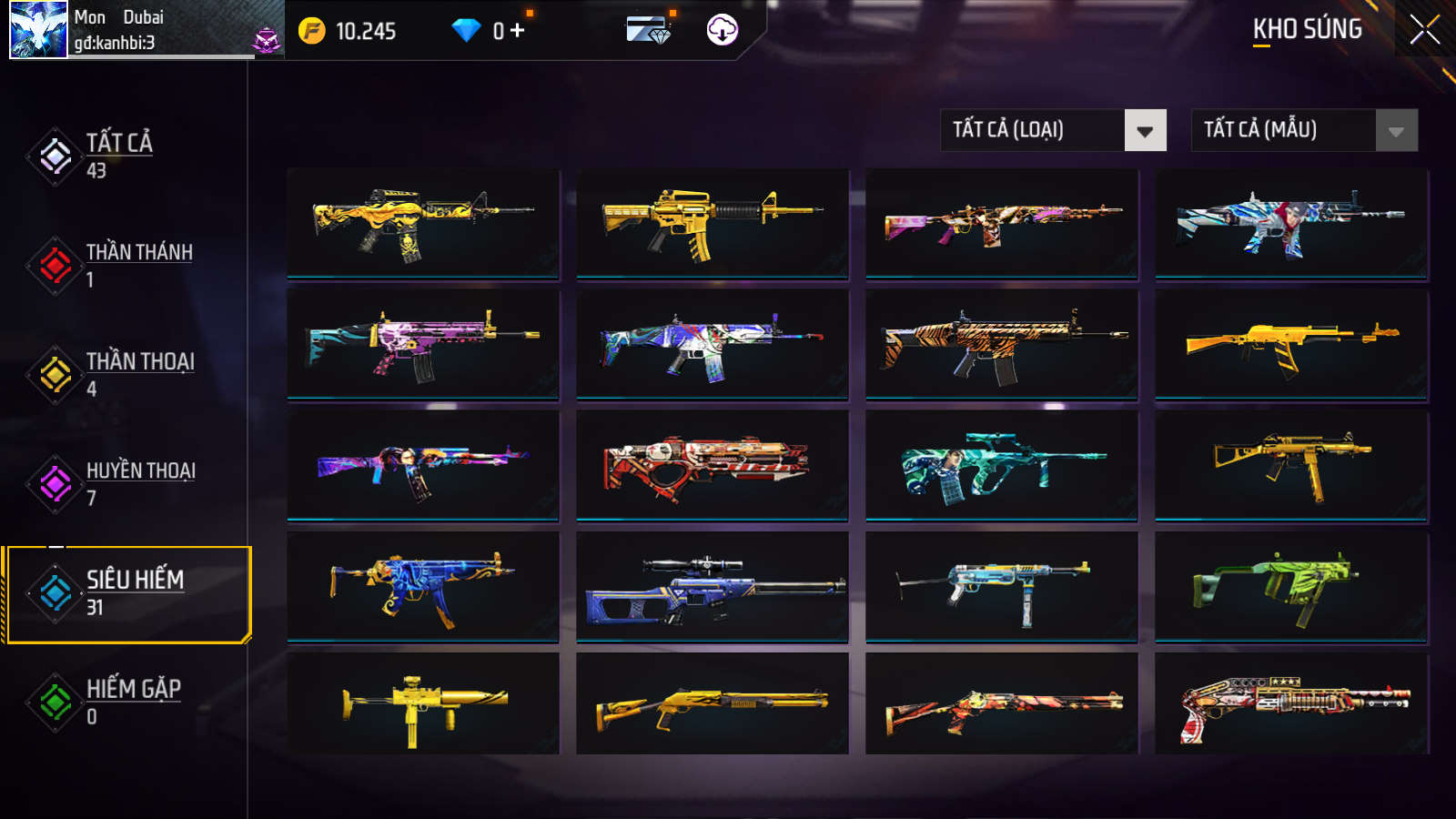Screen dimensions: 1456x819
Task: Select the teal AUG skin with character art
Action: click(x=1001, y=465)
